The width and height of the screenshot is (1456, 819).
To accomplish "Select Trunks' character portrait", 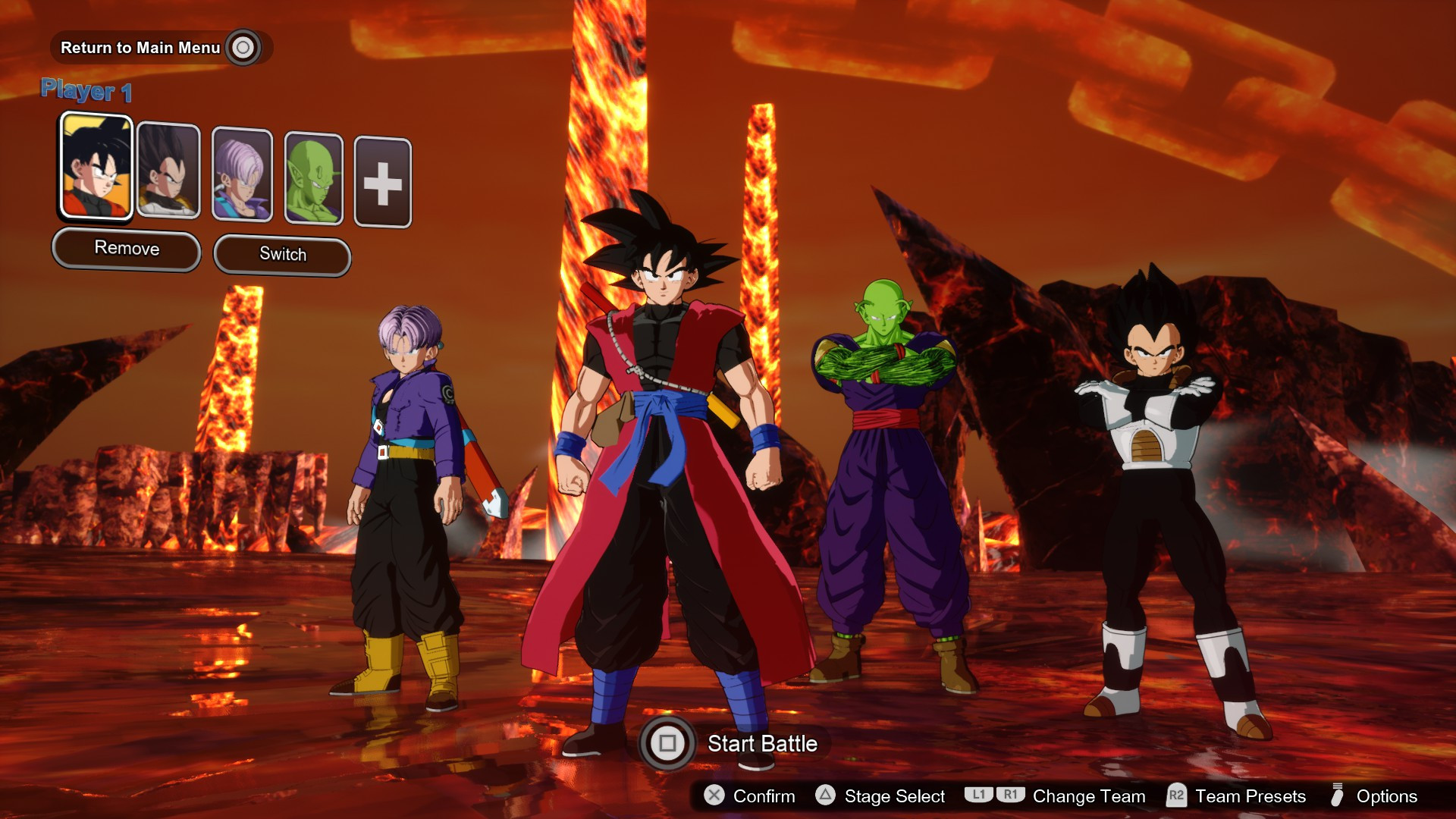I will [243, 173].
